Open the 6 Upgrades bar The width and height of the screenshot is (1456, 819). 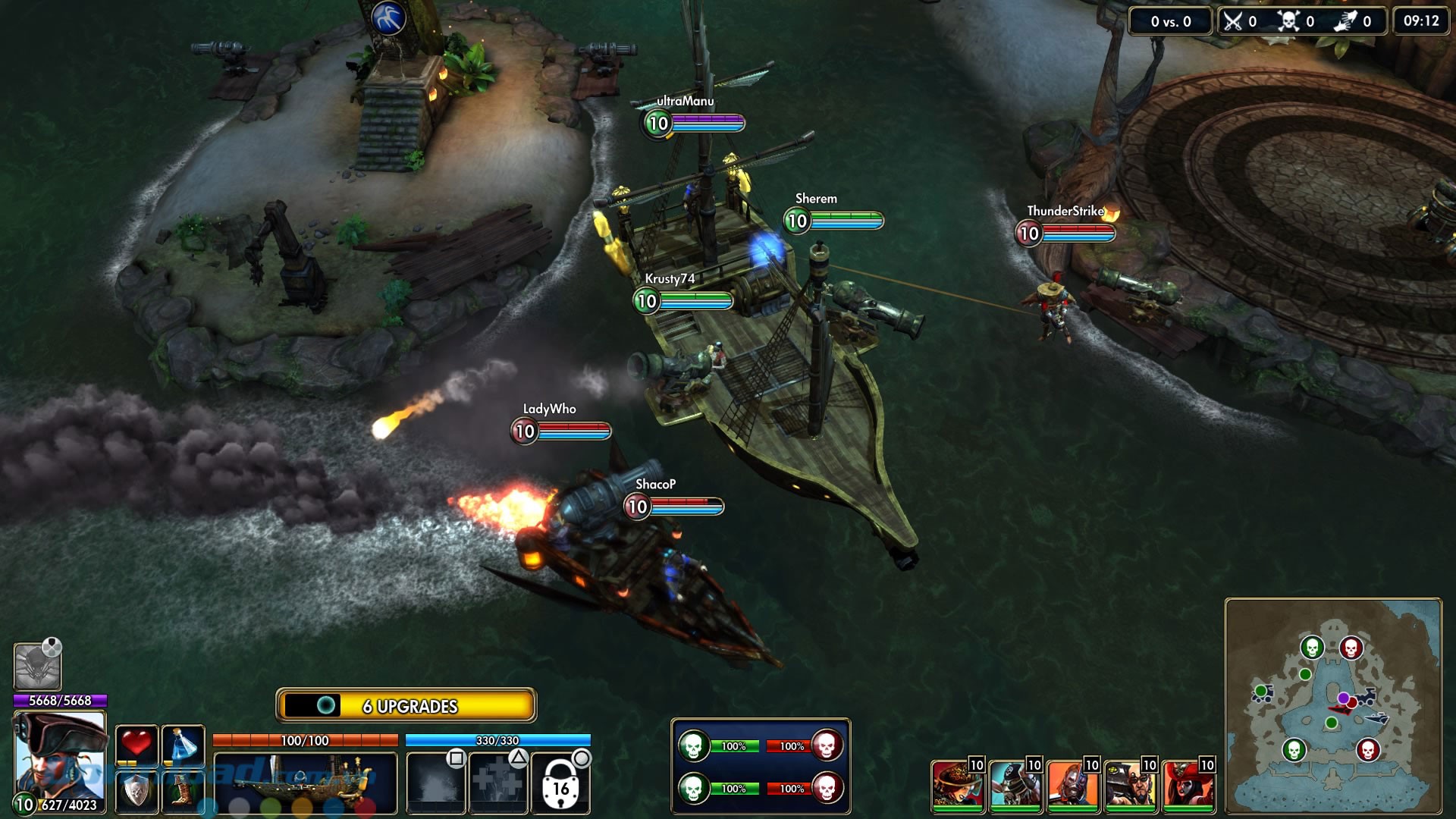pos(407,705)
